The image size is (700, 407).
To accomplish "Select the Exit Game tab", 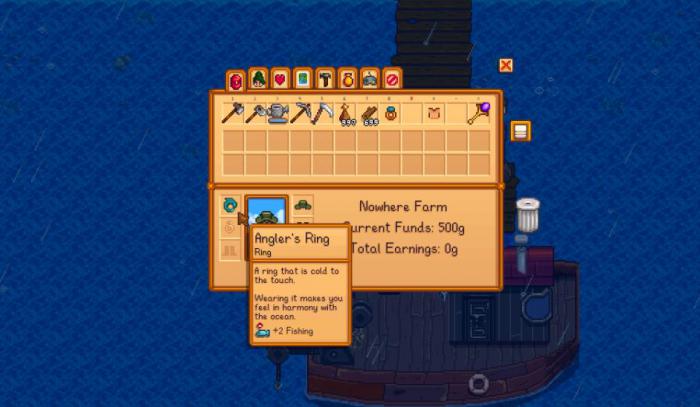I will [x=392, y=78].
